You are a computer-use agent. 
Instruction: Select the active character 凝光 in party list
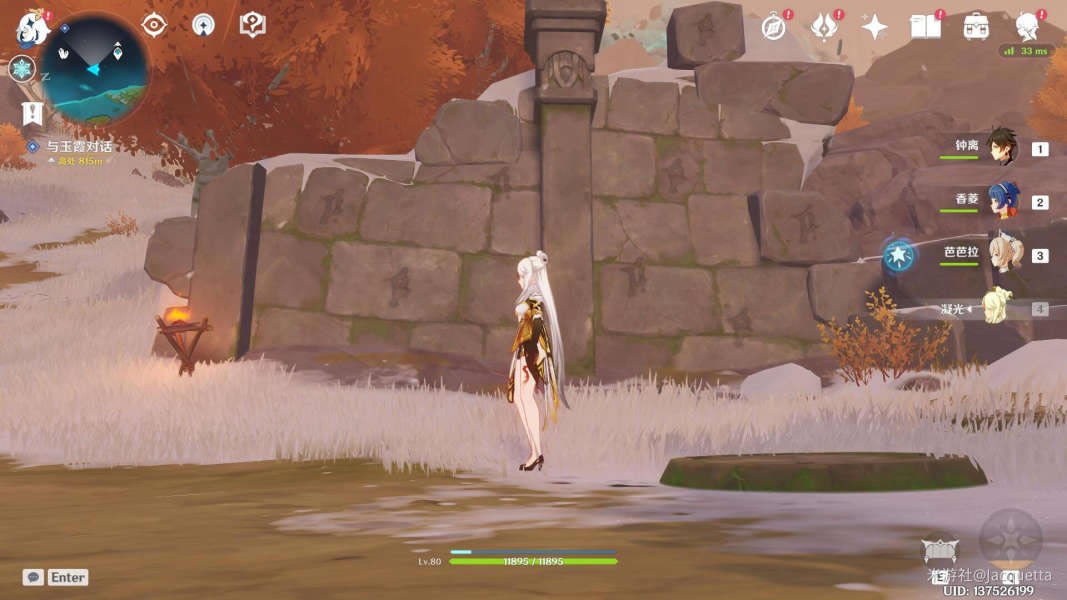1001,308
